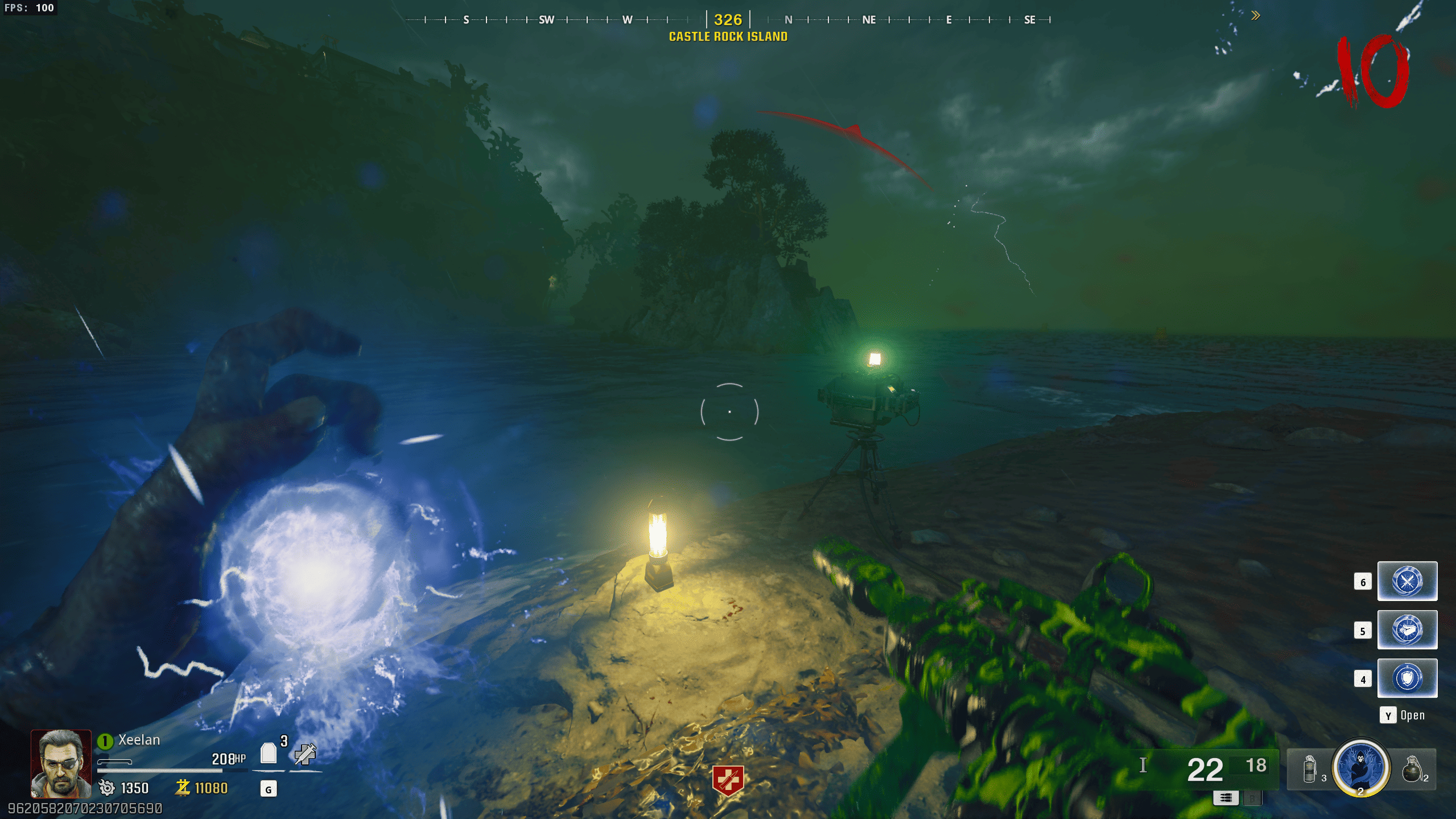Click the yellow essence currency icon
Screen dimensions: 1456x819
pos(183,788)
